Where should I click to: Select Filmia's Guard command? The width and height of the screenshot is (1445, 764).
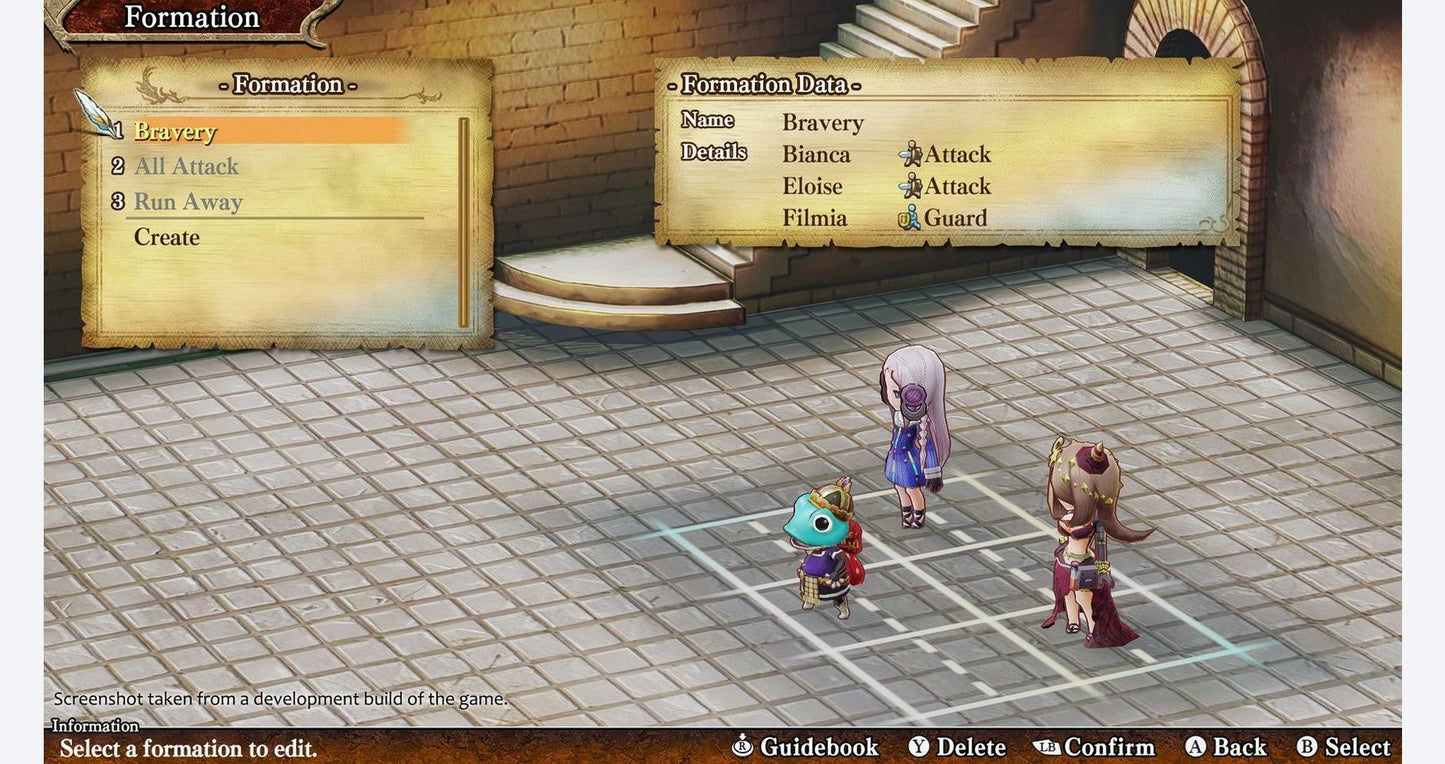pos(943,218)
